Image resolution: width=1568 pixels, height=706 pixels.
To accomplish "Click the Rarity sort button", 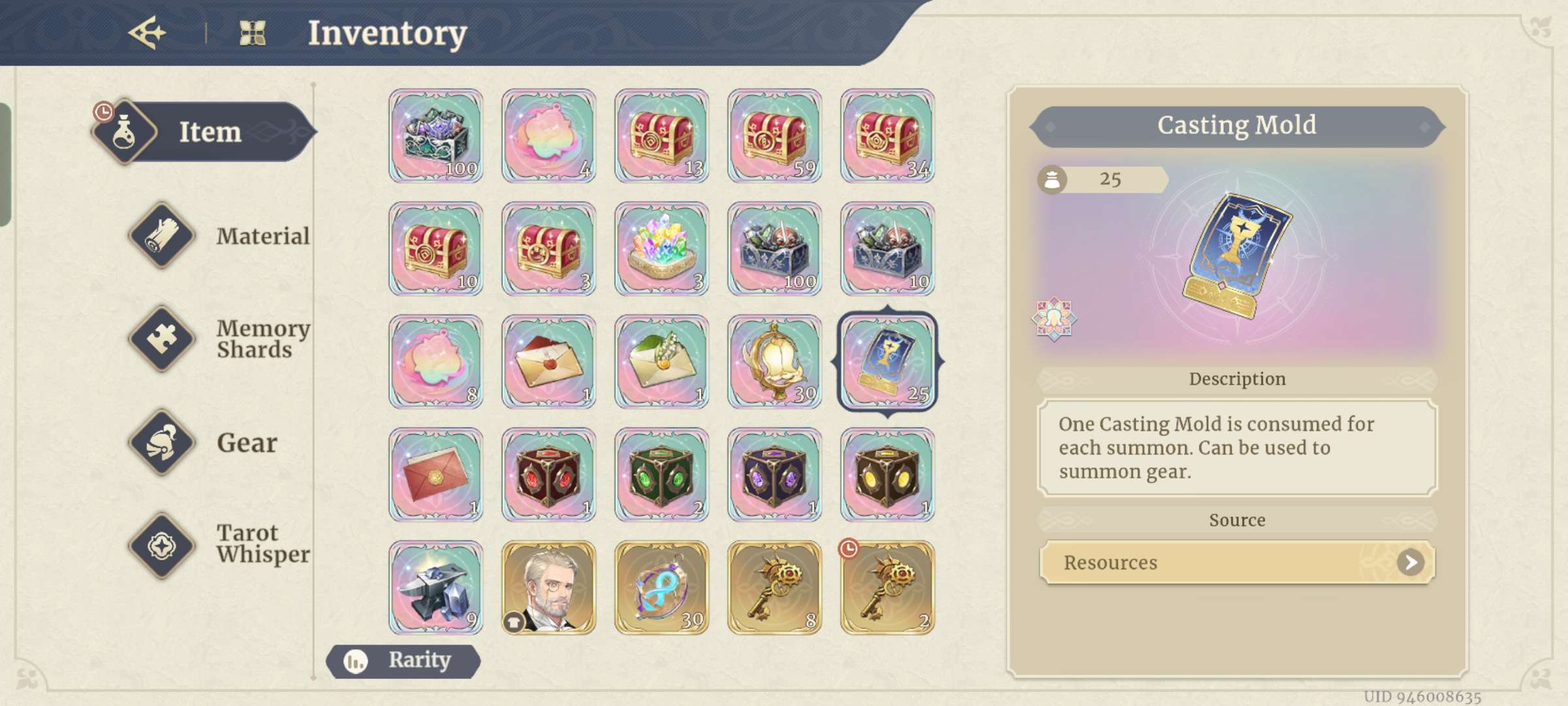I will tap(403, 661).
